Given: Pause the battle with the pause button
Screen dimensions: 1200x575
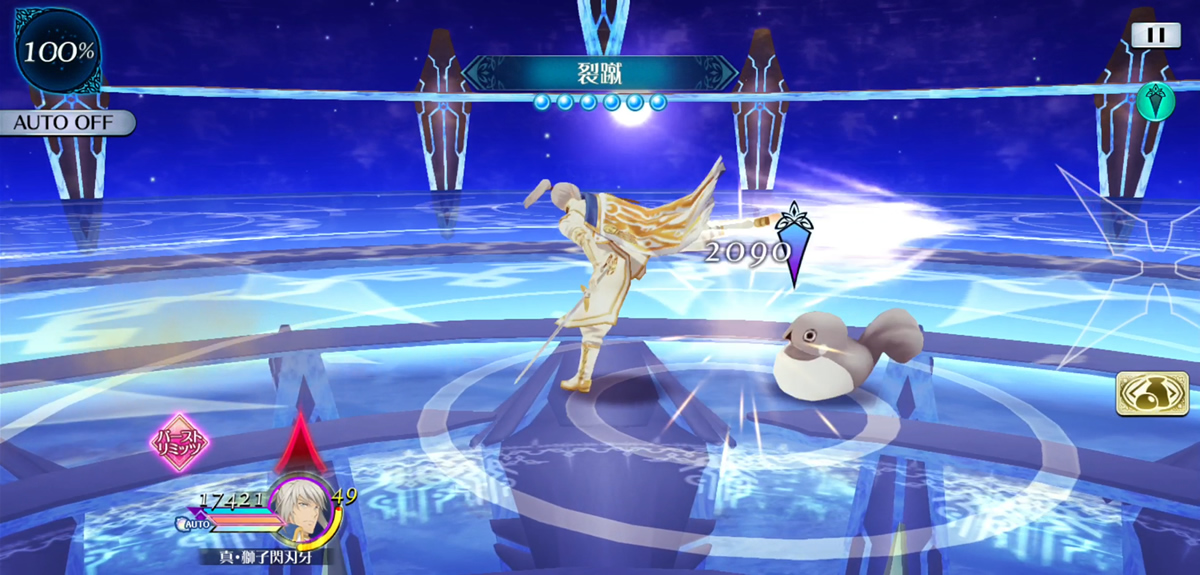Looking at the screenshot, I should click(1156, 34).
